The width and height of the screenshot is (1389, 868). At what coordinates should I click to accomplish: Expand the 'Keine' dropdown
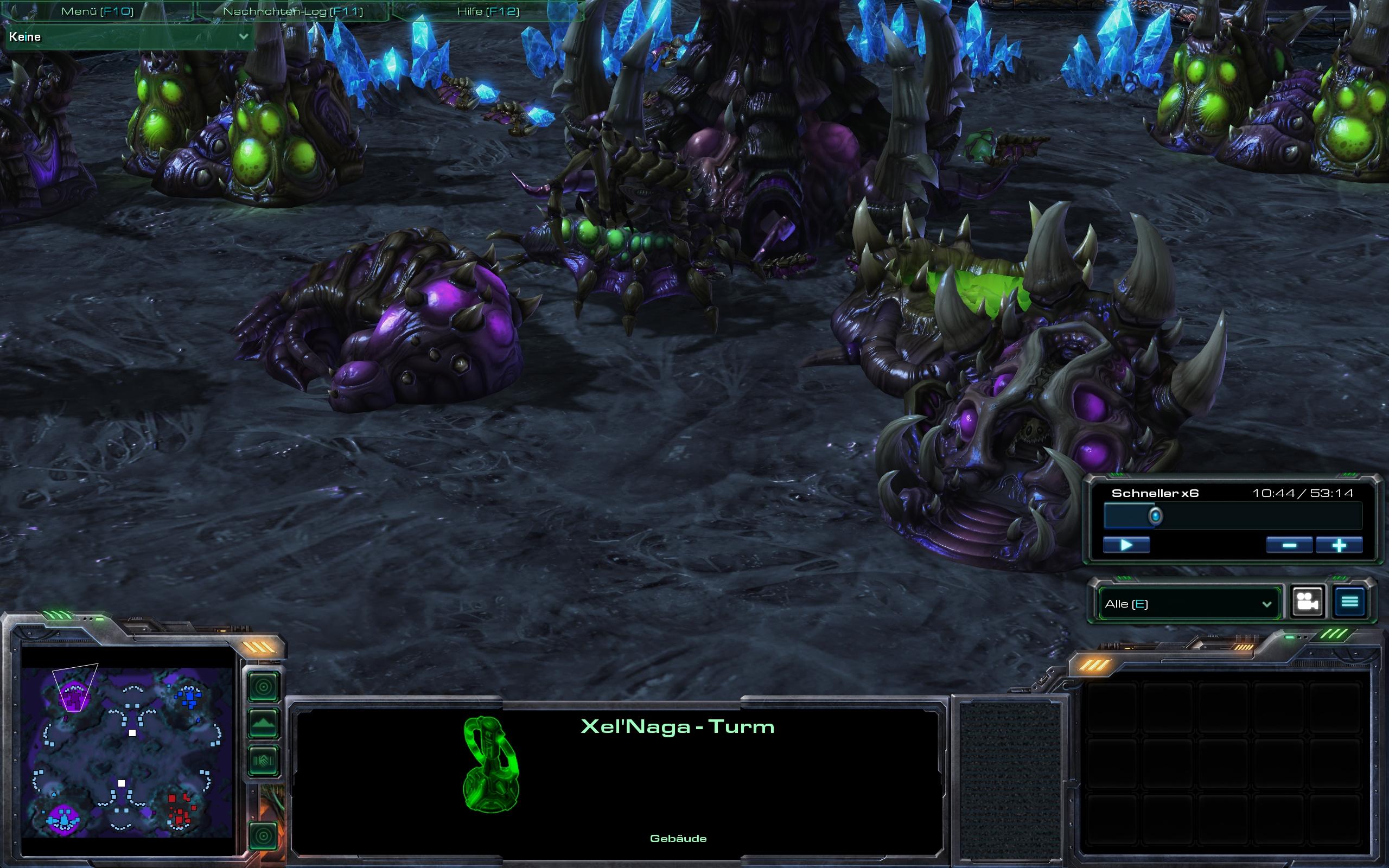pyautogui.click(x=129, y=37)
